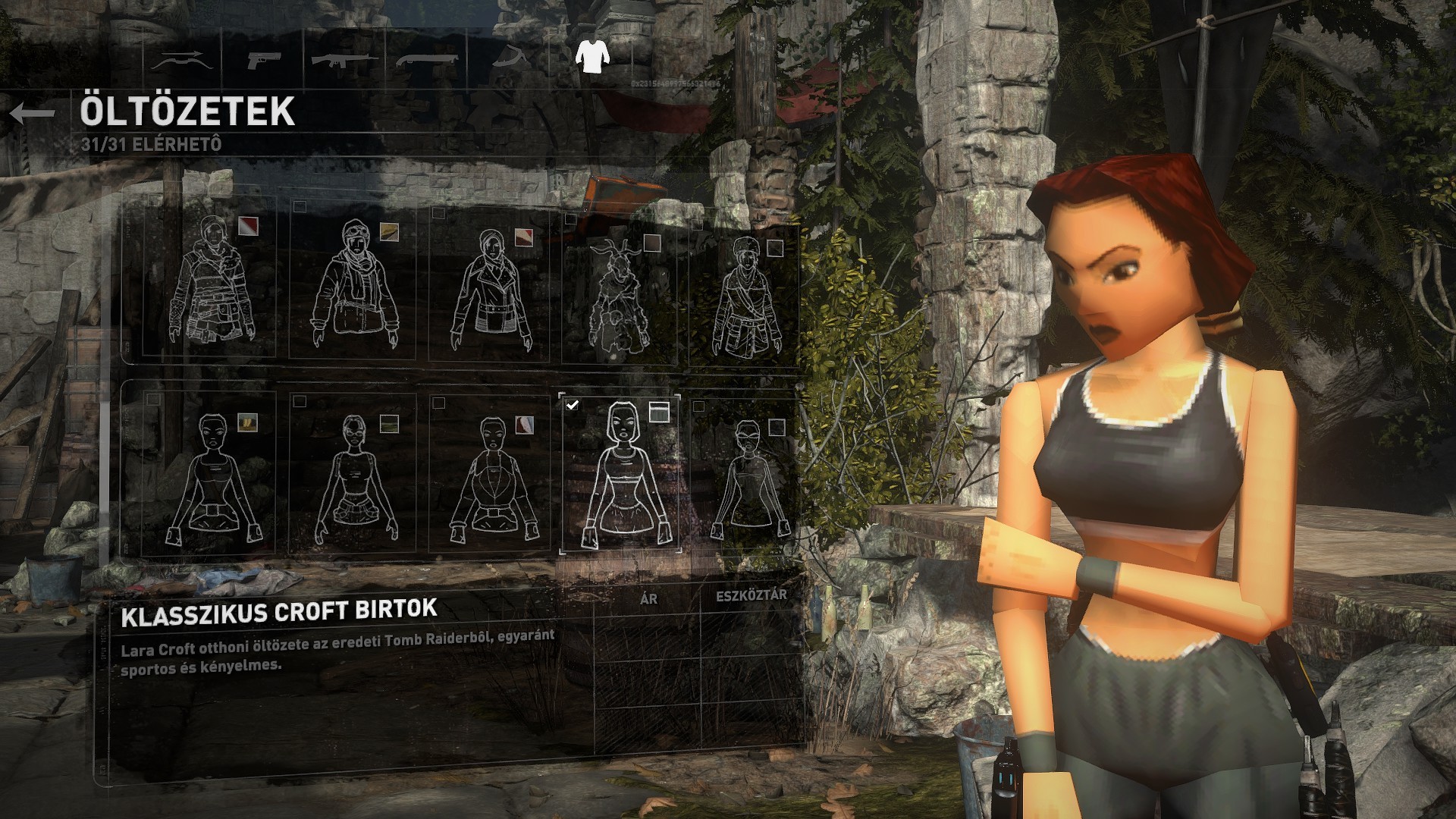Switch to the climbing axe tab
This screenshot has width=1456, height=819.
click(x=511, y=59)
